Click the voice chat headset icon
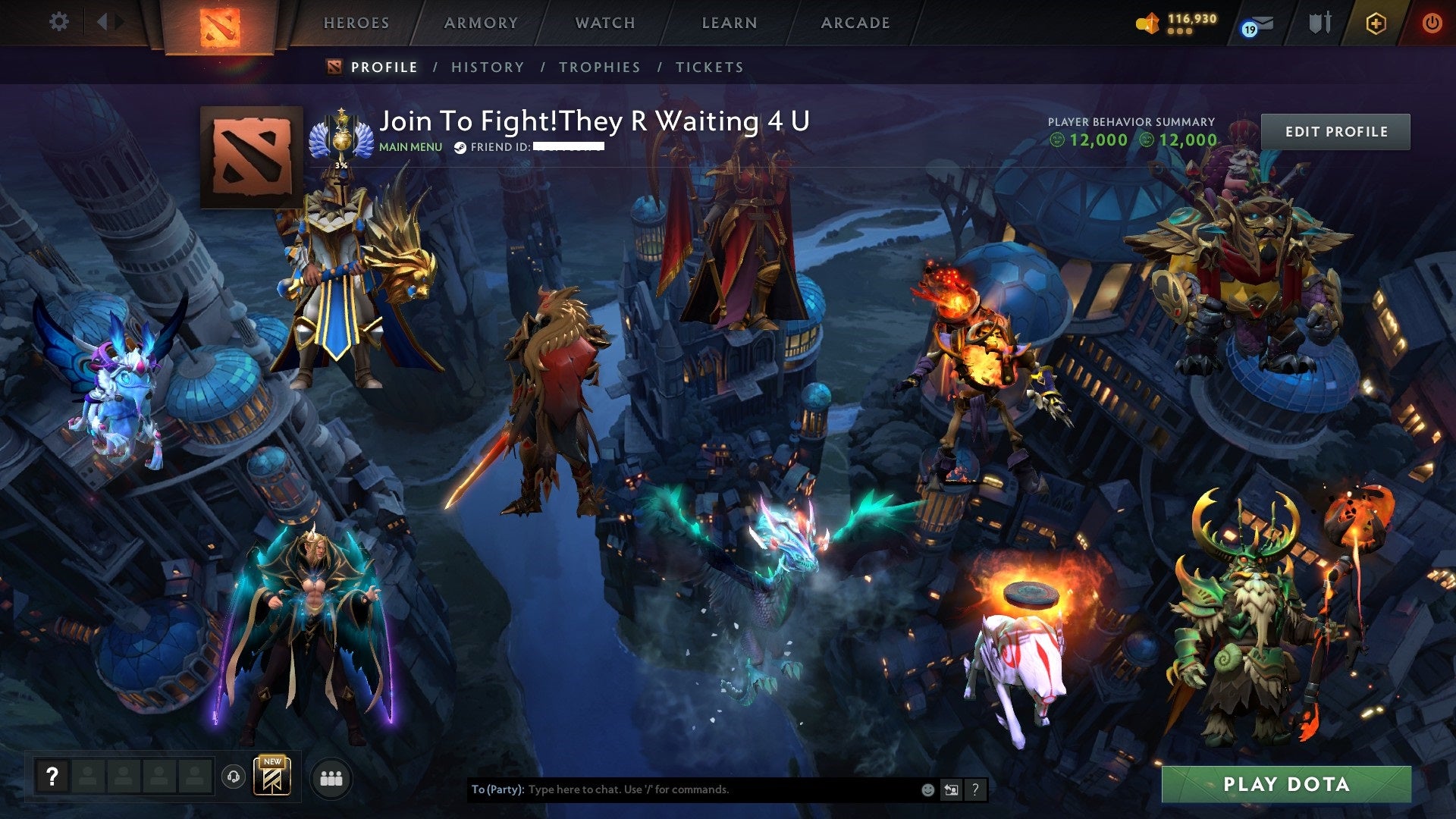The height and width of the screenshot is (819, 1456). pyautogui.click(x=234, y=777)
